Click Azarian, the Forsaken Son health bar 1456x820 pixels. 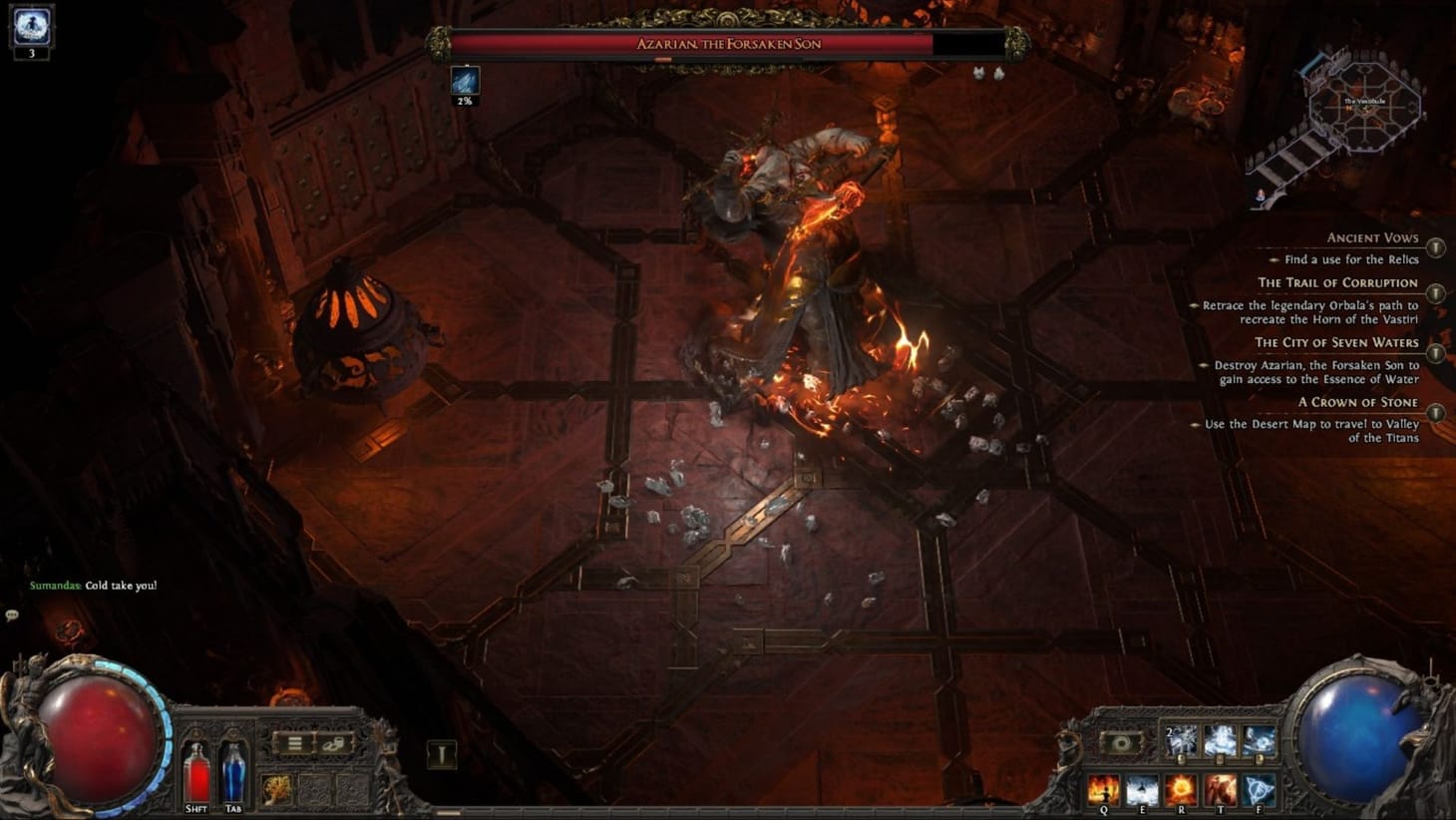click(728, 44)
